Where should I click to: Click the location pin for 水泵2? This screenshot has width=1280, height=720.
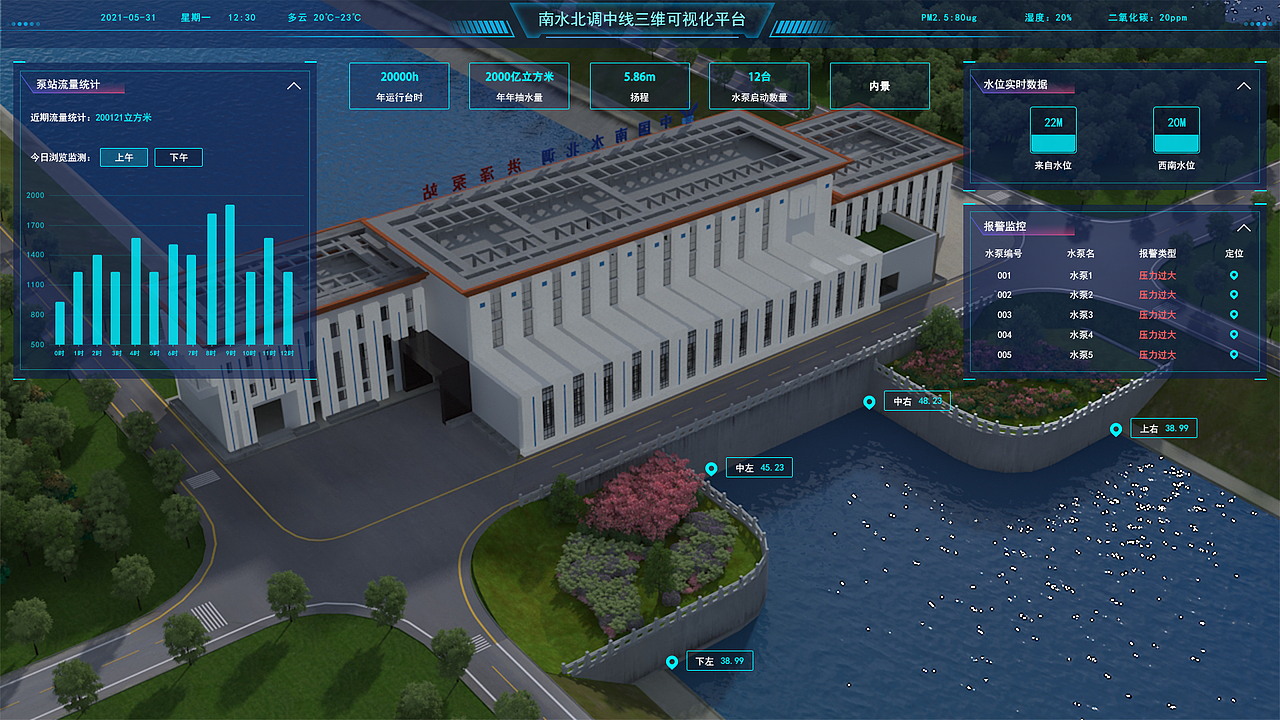(1234, 295)
